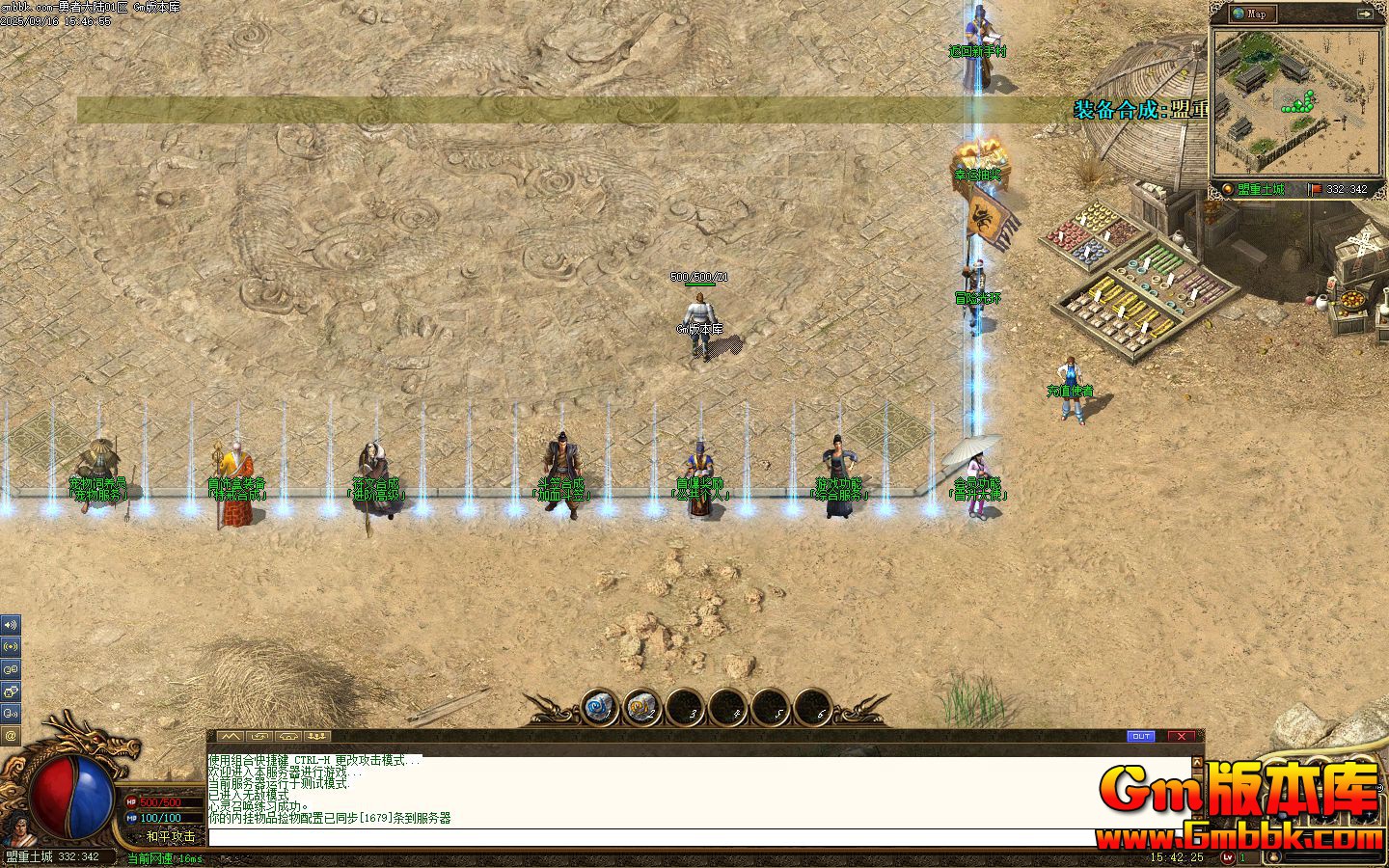Use the gold scroll in hotbar slot 2
The image size is (1389, 868).
coord(641,709)
